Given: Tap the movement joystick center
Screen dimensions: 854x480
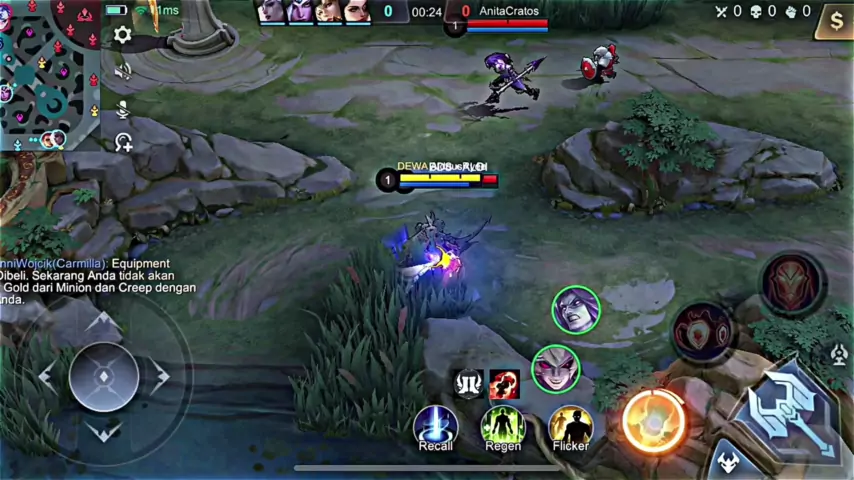Looking at the screenshot, I should coord(103,376).
